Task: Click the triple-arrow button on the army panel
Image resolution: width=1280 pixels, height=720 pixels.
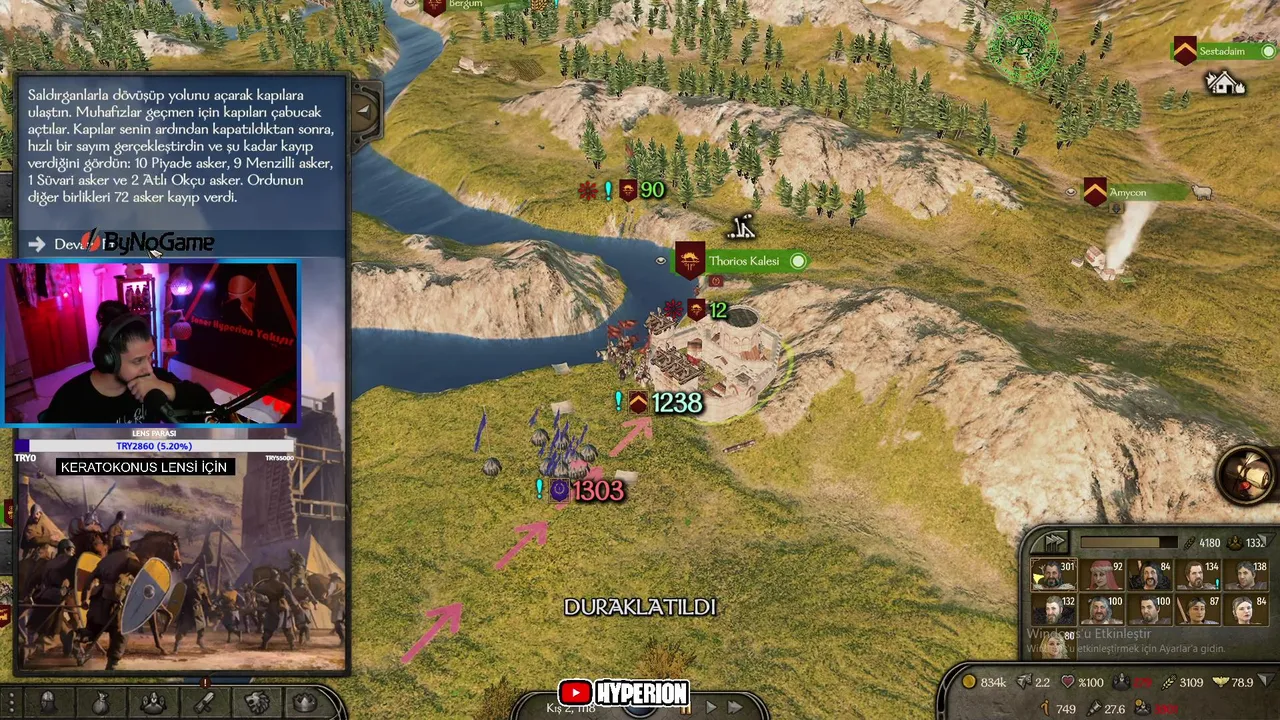Action: pyautogui.click(x=1054, y=542)
